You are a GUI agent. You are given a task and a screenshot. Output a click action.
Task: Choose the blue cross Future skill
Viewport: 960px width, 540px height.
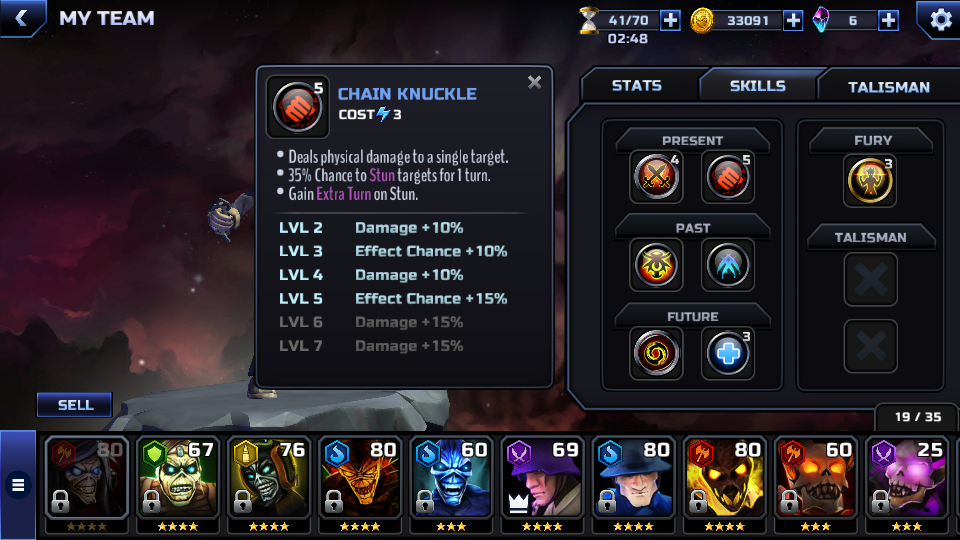click(728, 353)
